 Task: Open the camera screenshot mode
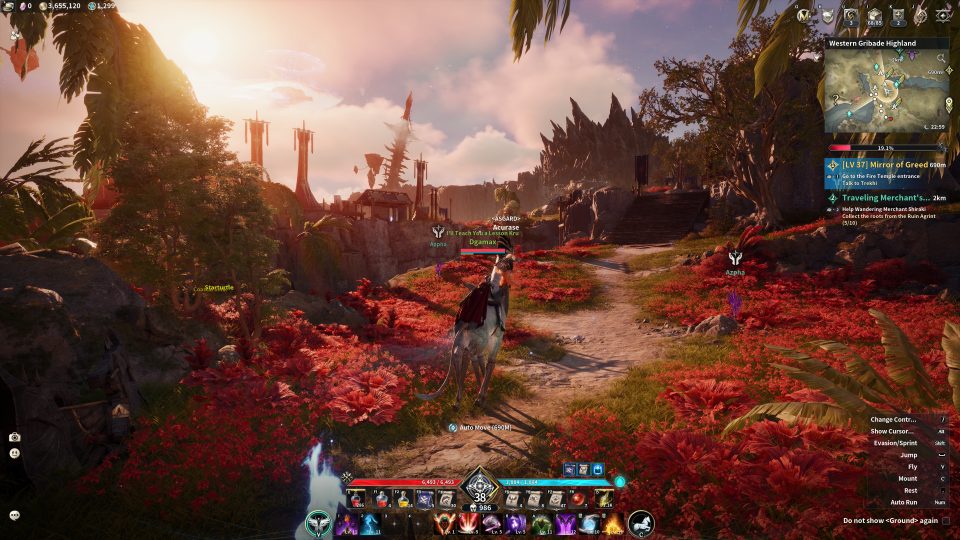coord(15,437)
